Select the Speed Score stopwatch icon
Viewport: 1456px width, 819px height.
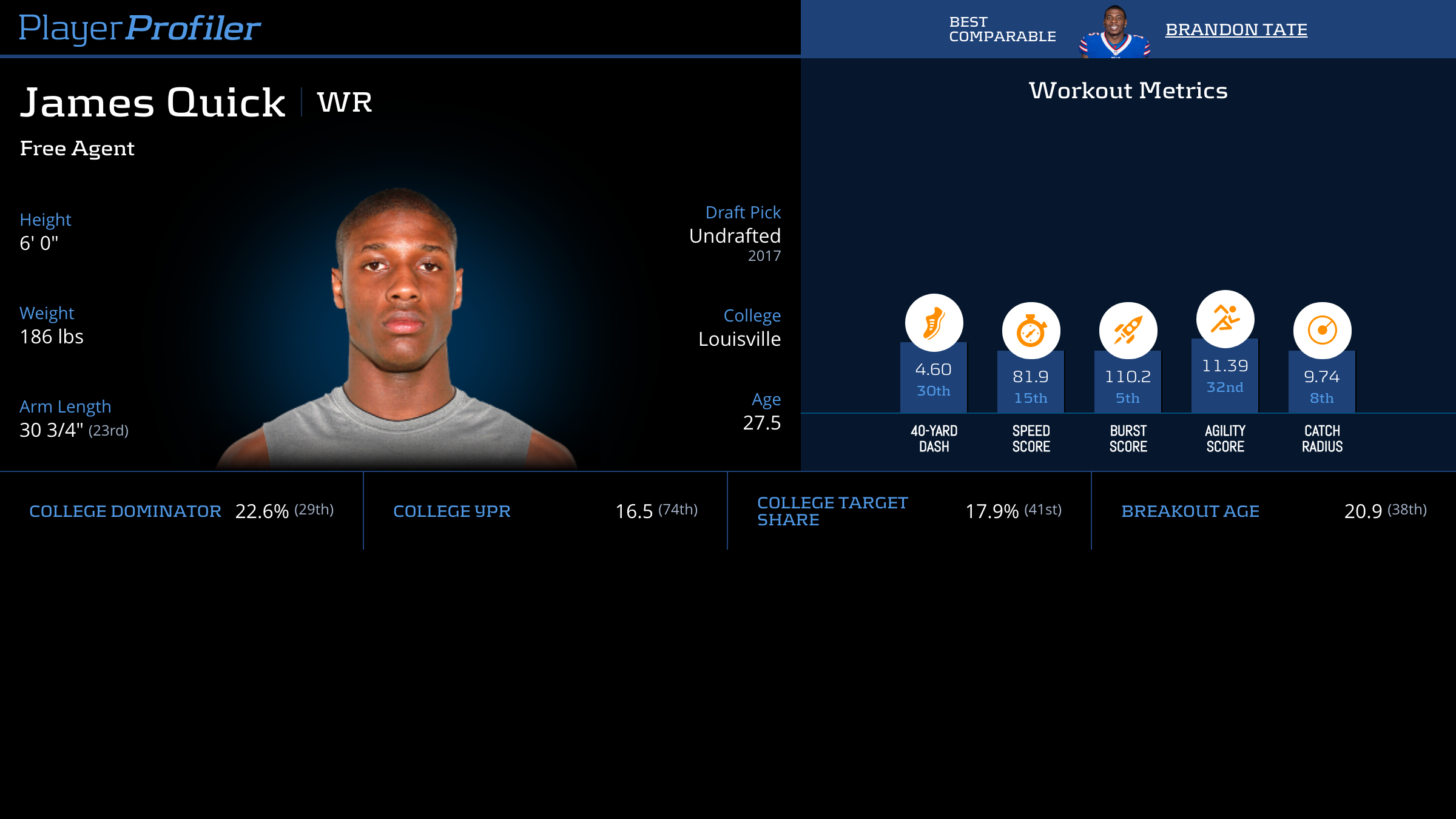(1031, 331)
